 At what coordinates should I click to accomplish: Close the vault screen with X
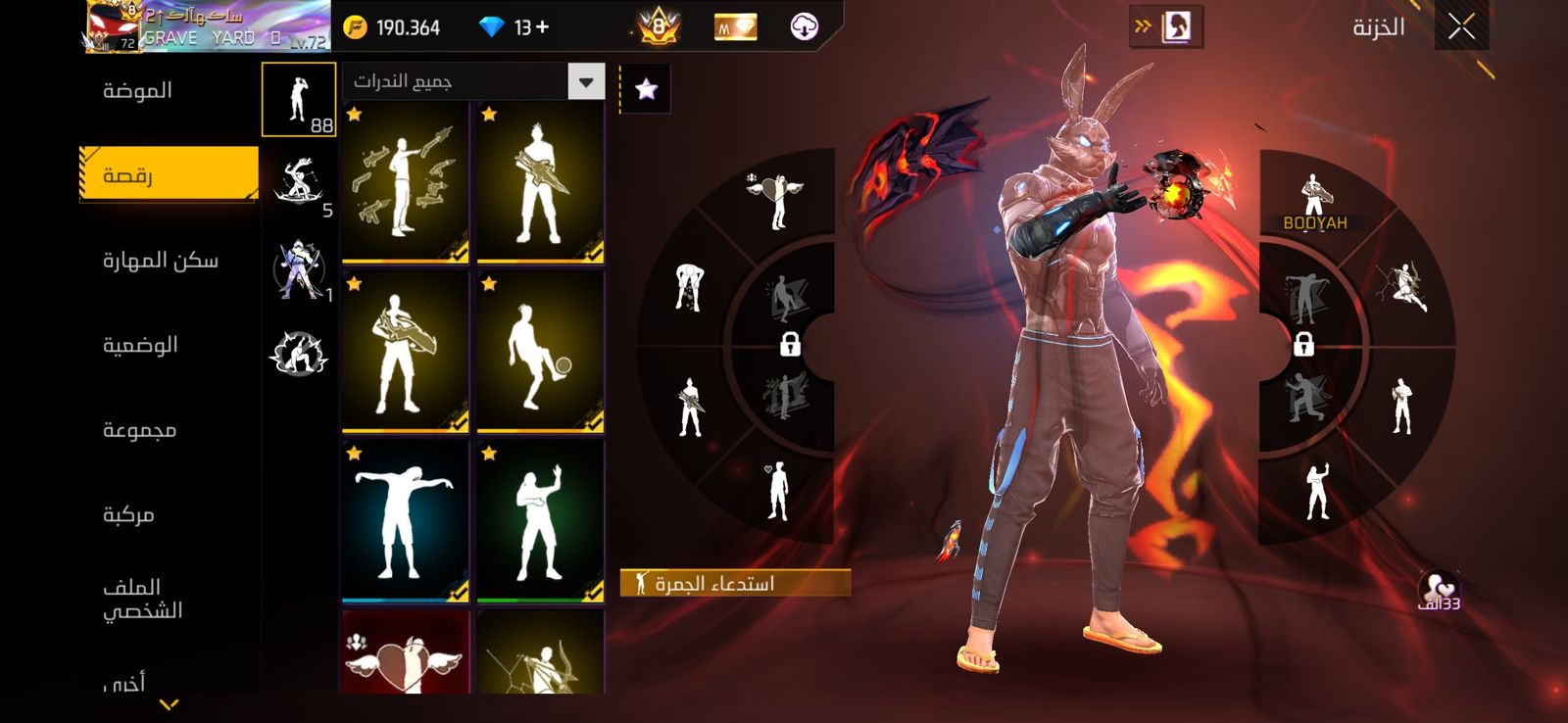click(x=1461, y=27)
